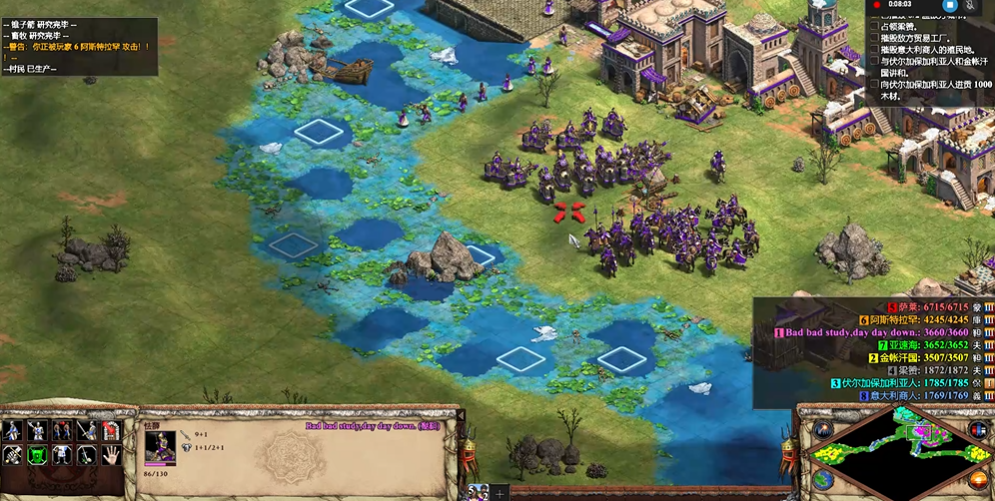The height and width of the screenshot is (501, 995).
Task: Click the selected cavalry unit portrait
Action: click(x=160, y=446)
